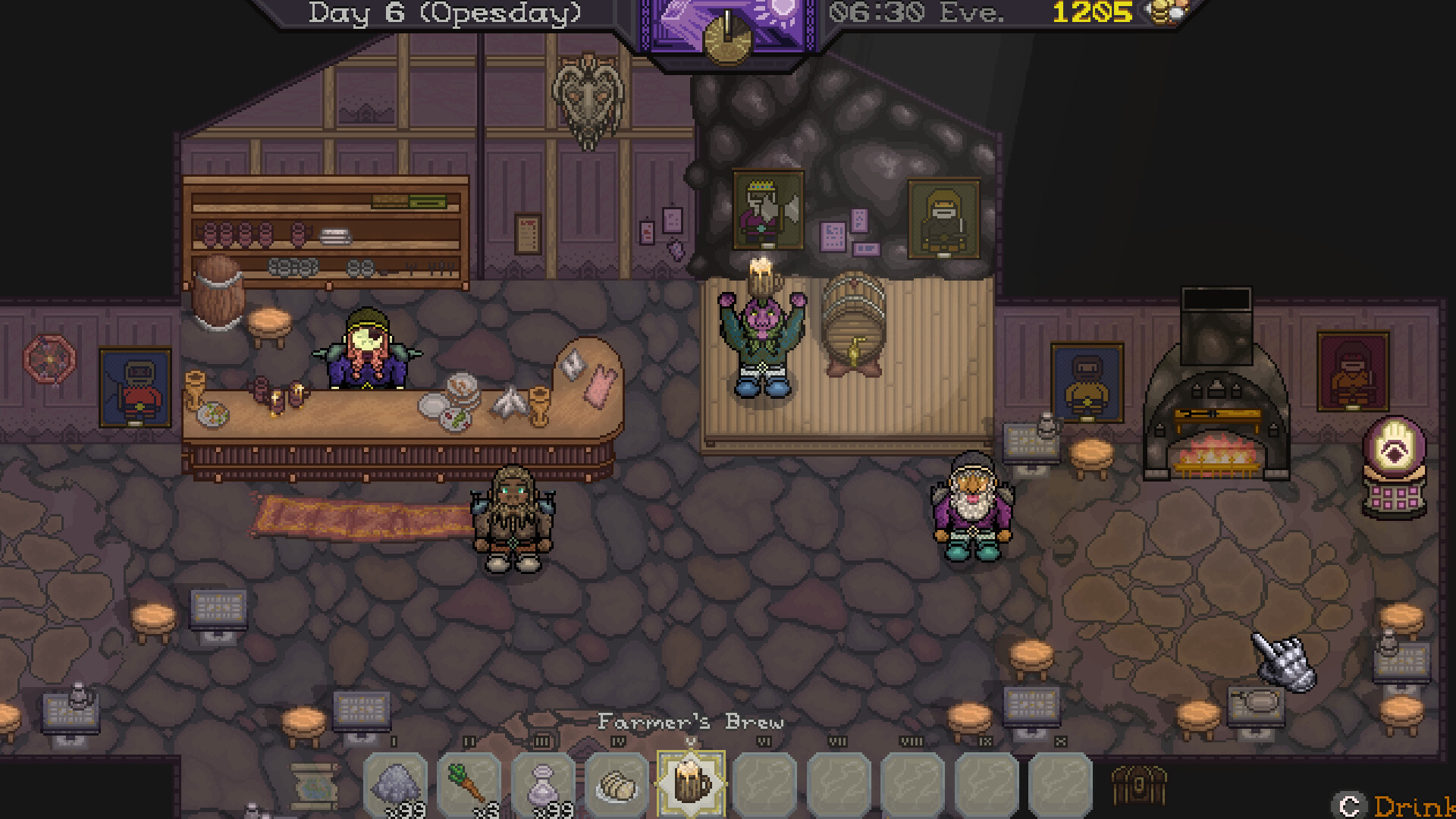Click the clock dial at top center

coord(726,34)
